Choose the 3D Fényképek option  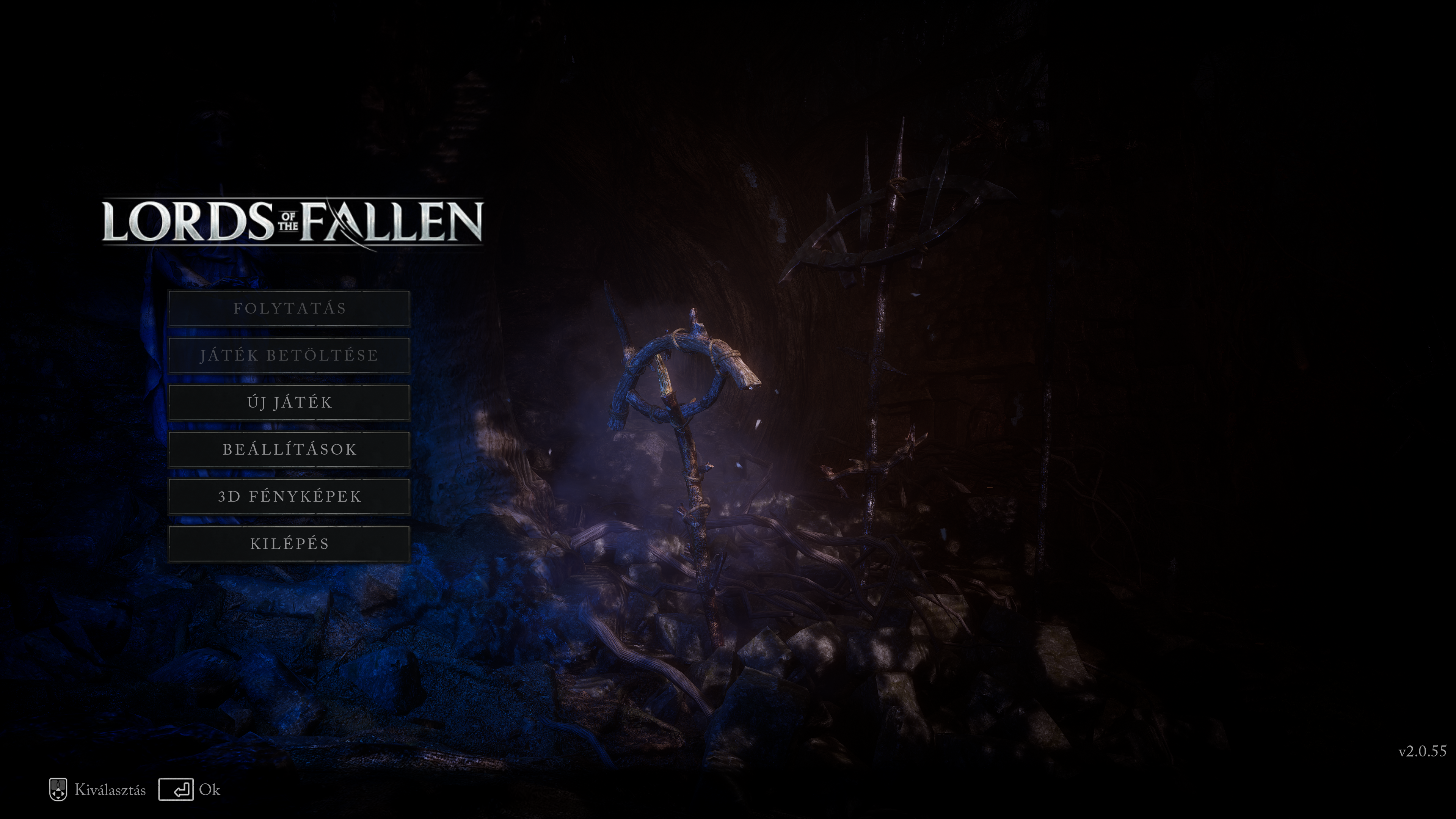[289, 496]
